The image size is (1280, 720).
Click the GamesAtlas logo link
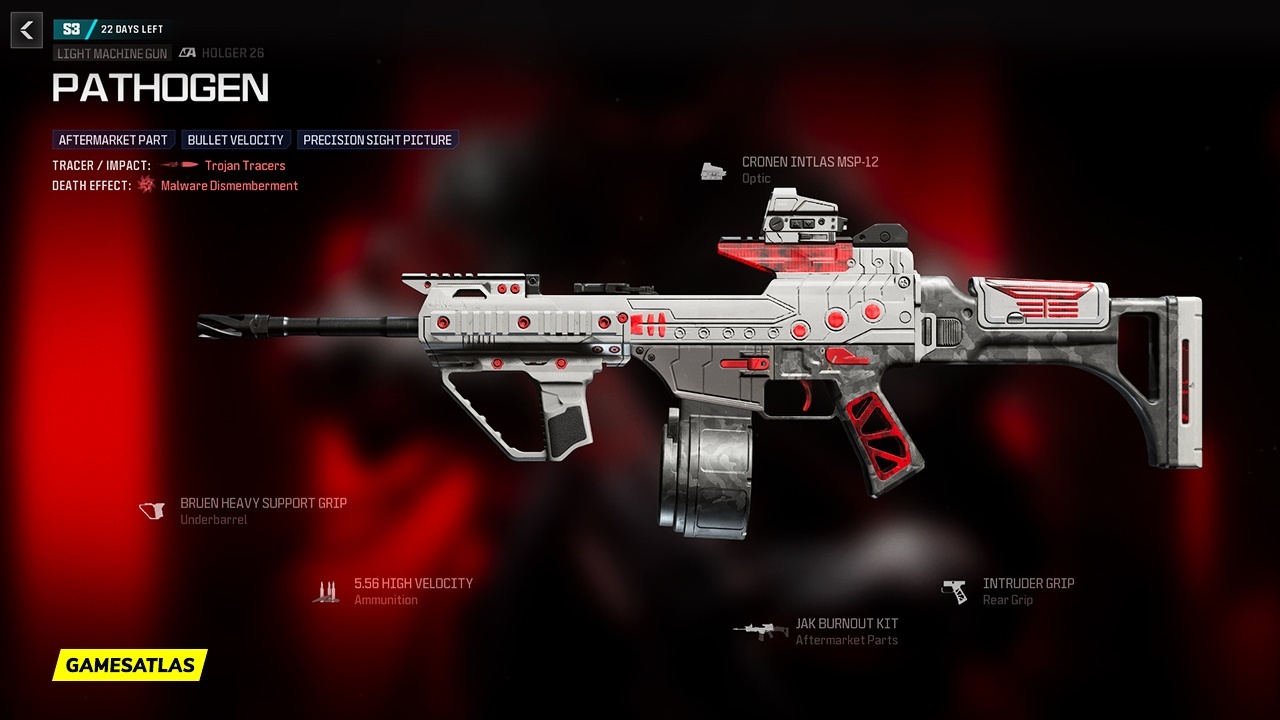pyautogui.click(x=129, y=663)
